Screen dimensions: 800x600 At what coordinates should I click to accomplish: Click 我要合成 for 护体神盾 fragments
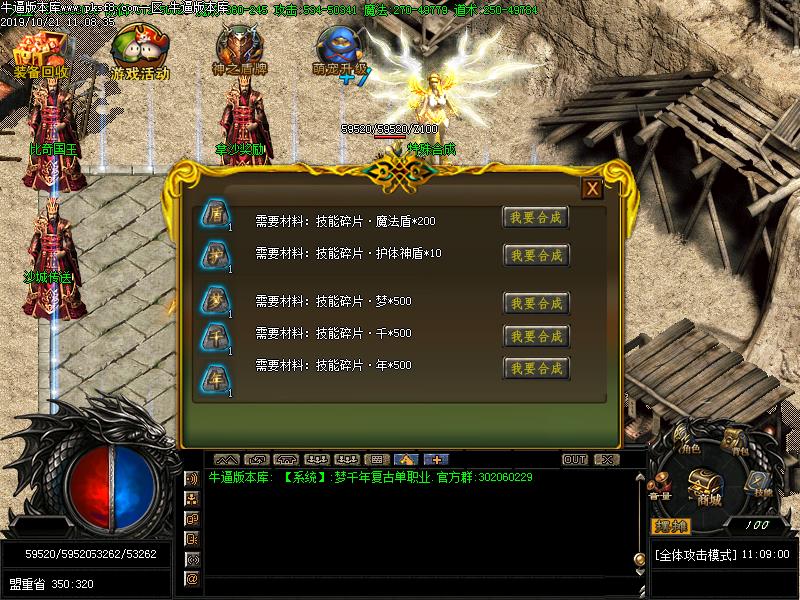coord(535,255)
